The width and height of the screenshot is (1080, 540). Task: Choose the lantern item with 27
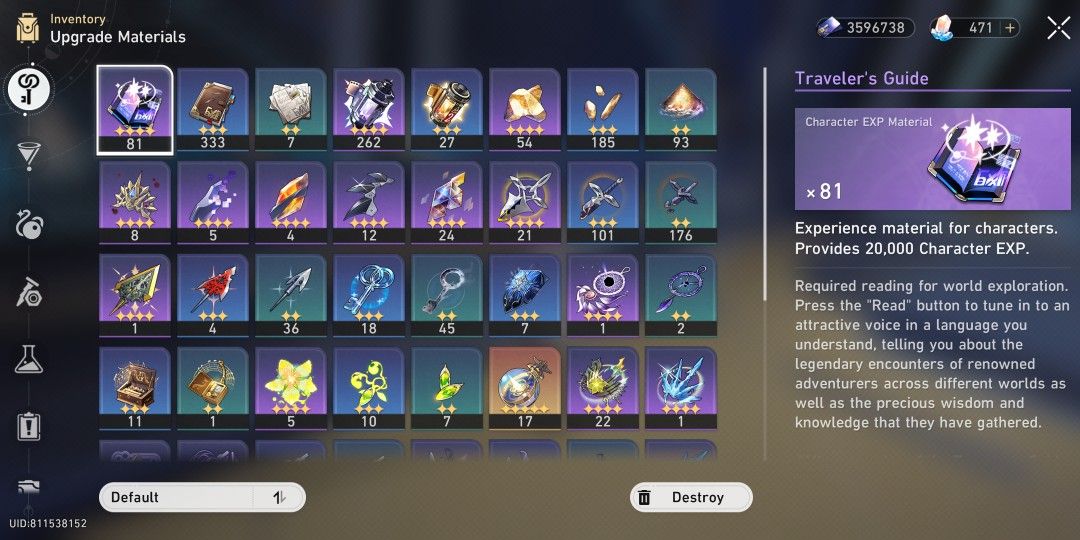point(446,108)
